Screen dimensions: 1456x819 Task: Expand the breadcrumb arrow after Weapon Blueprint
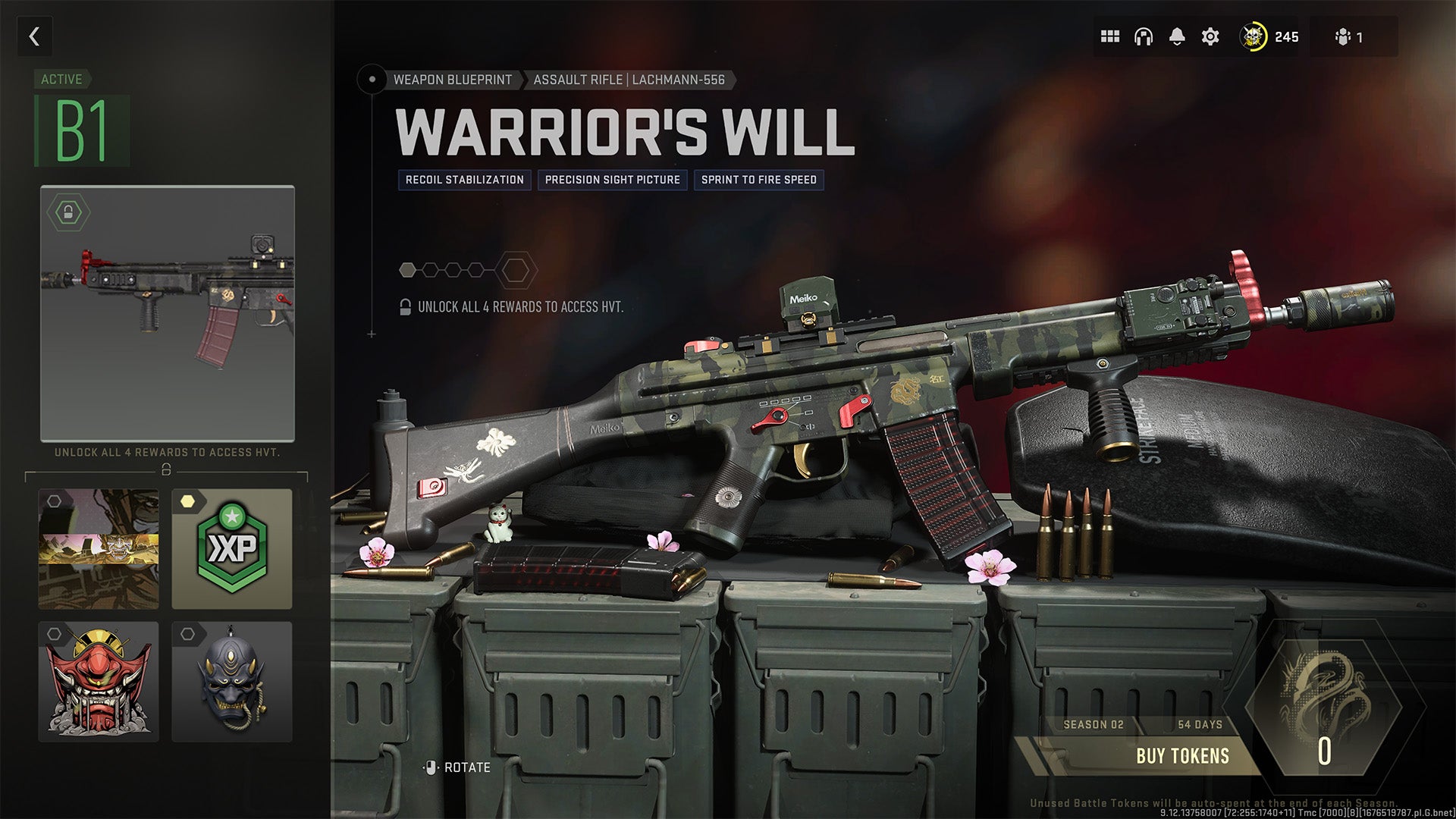[523, 79]
